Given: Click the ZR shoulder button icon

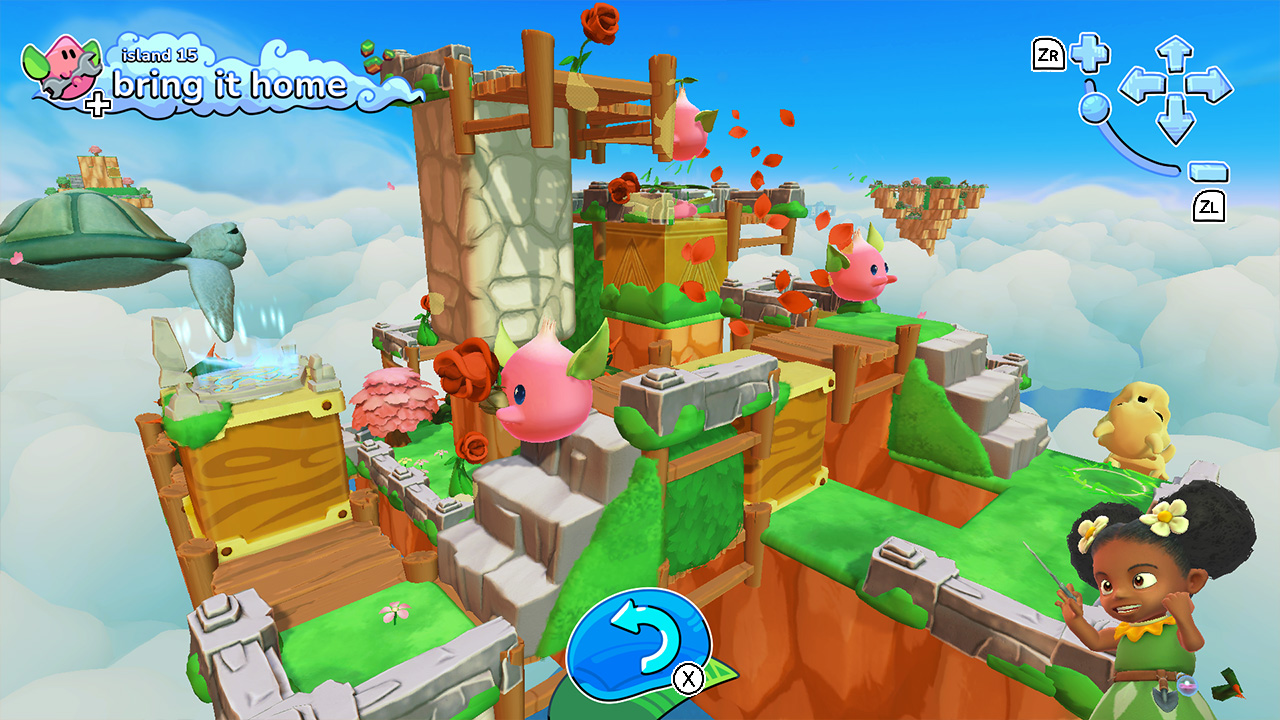Looking at the screenshot, I should pos(1049,54).
